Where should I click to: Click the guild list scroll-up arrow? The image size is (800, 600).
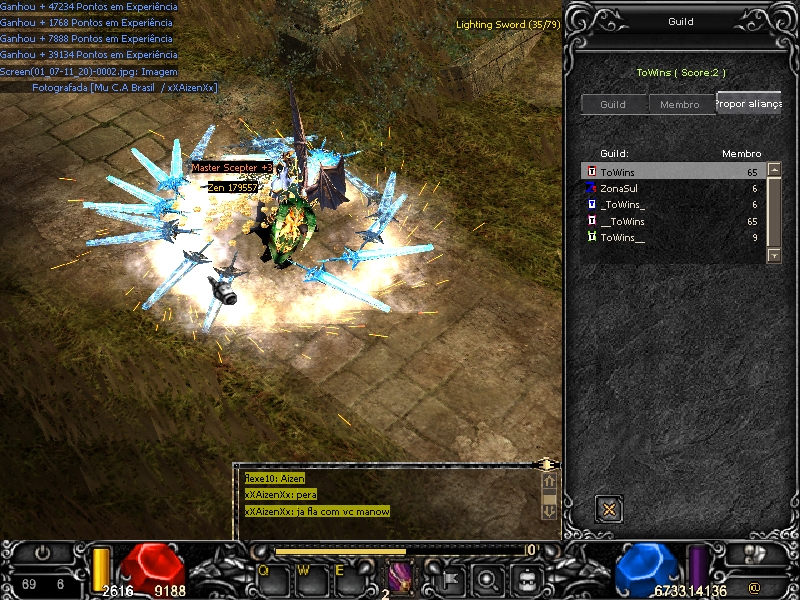(x=774, y=171)
